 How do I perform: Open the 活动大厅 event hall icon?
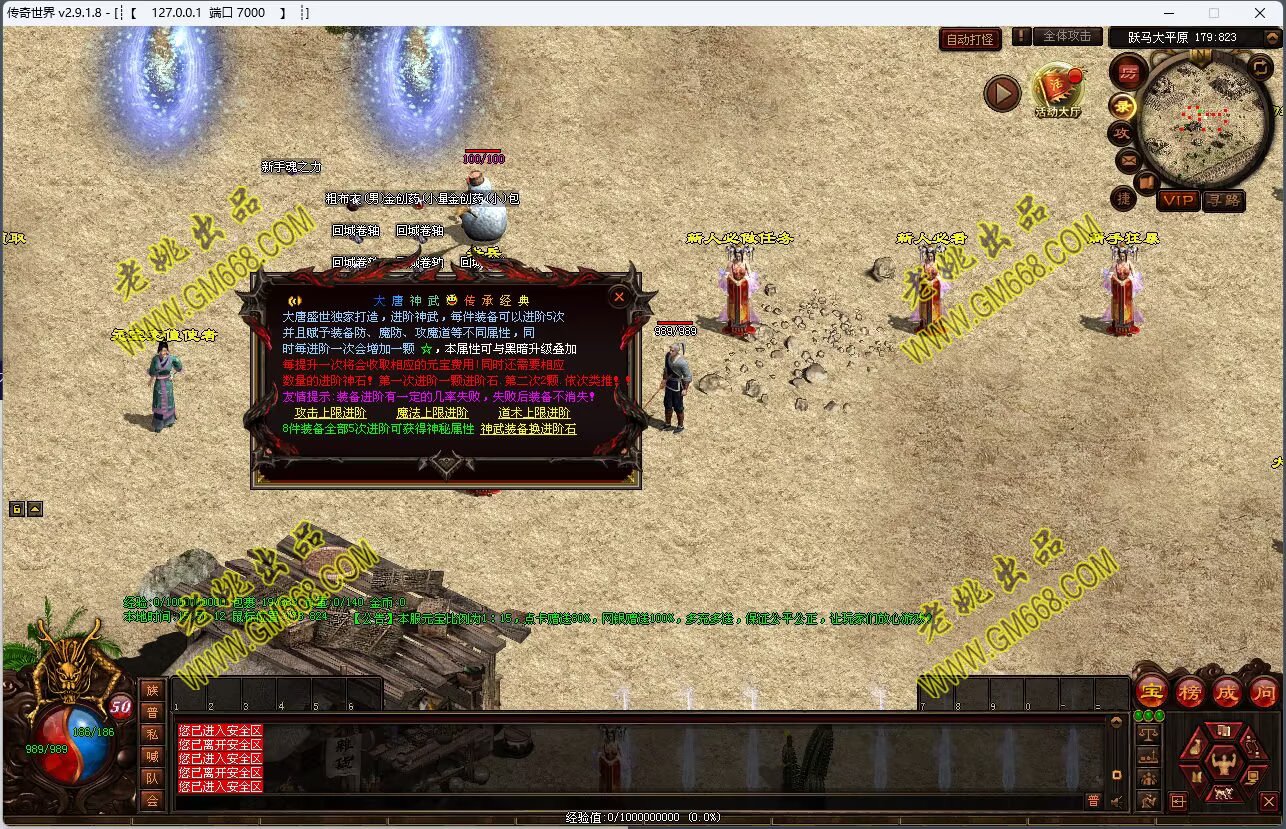coord(1057,90)
